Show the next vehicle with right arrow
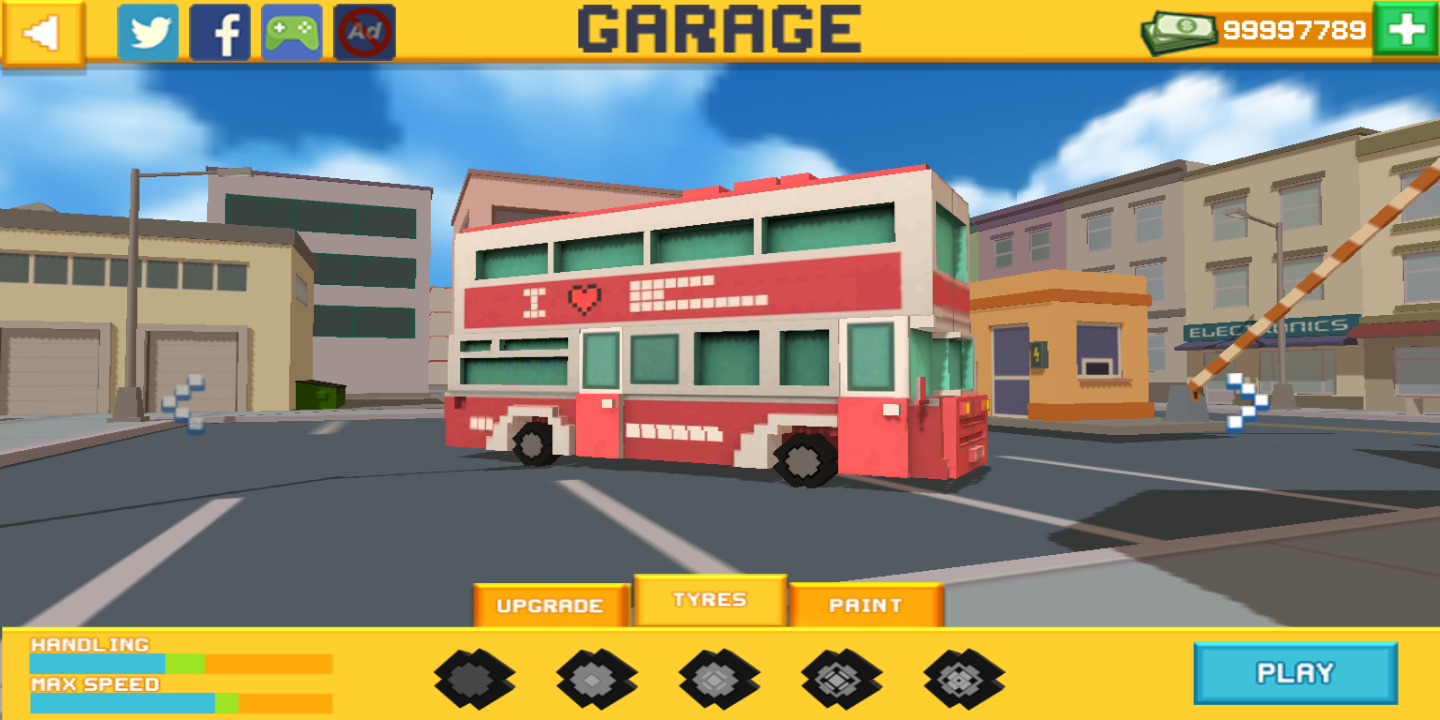This screenshot has height=720, width=1440. tap(1246, 402)
